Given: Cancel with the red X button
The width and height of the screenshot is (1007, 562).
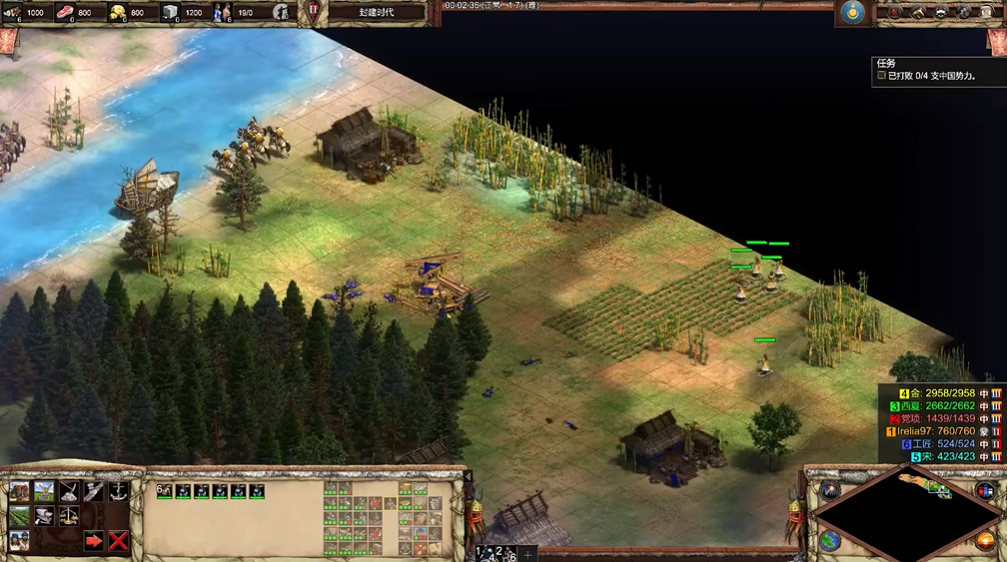Looking at the screenshot, I should [119, 541].
